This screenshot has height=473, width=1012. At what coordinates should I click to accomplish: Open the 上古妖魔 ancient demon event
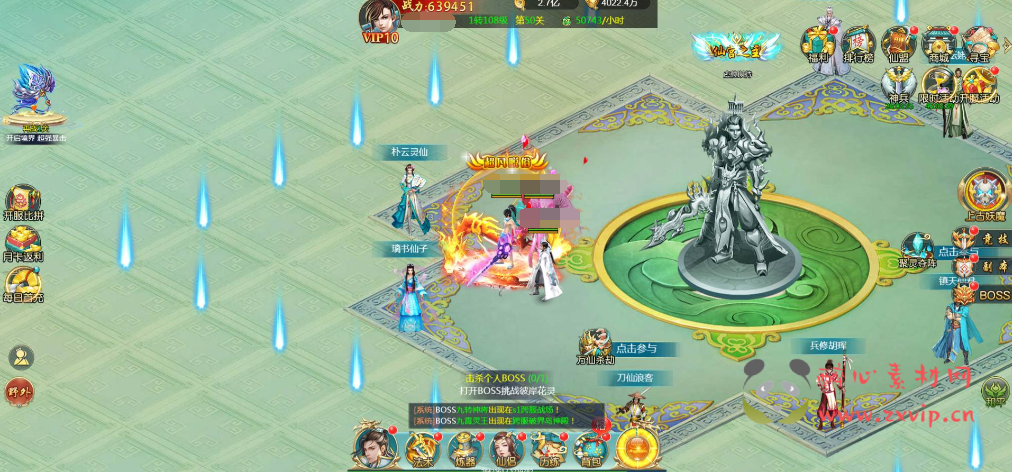[x=983, y=192]
